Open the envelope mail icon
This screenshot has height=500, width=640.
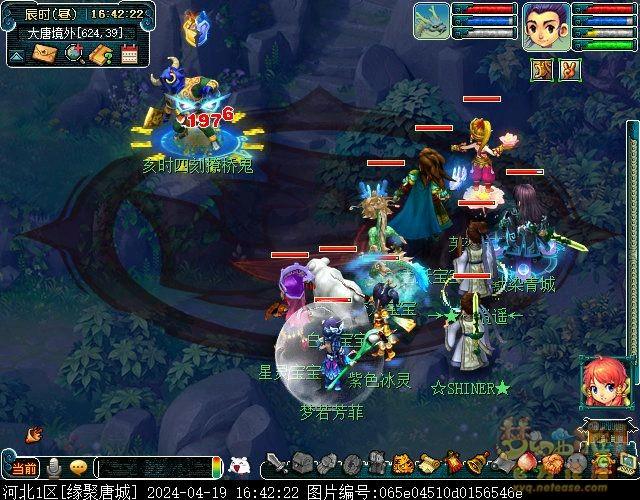click(x=45, y=54)
